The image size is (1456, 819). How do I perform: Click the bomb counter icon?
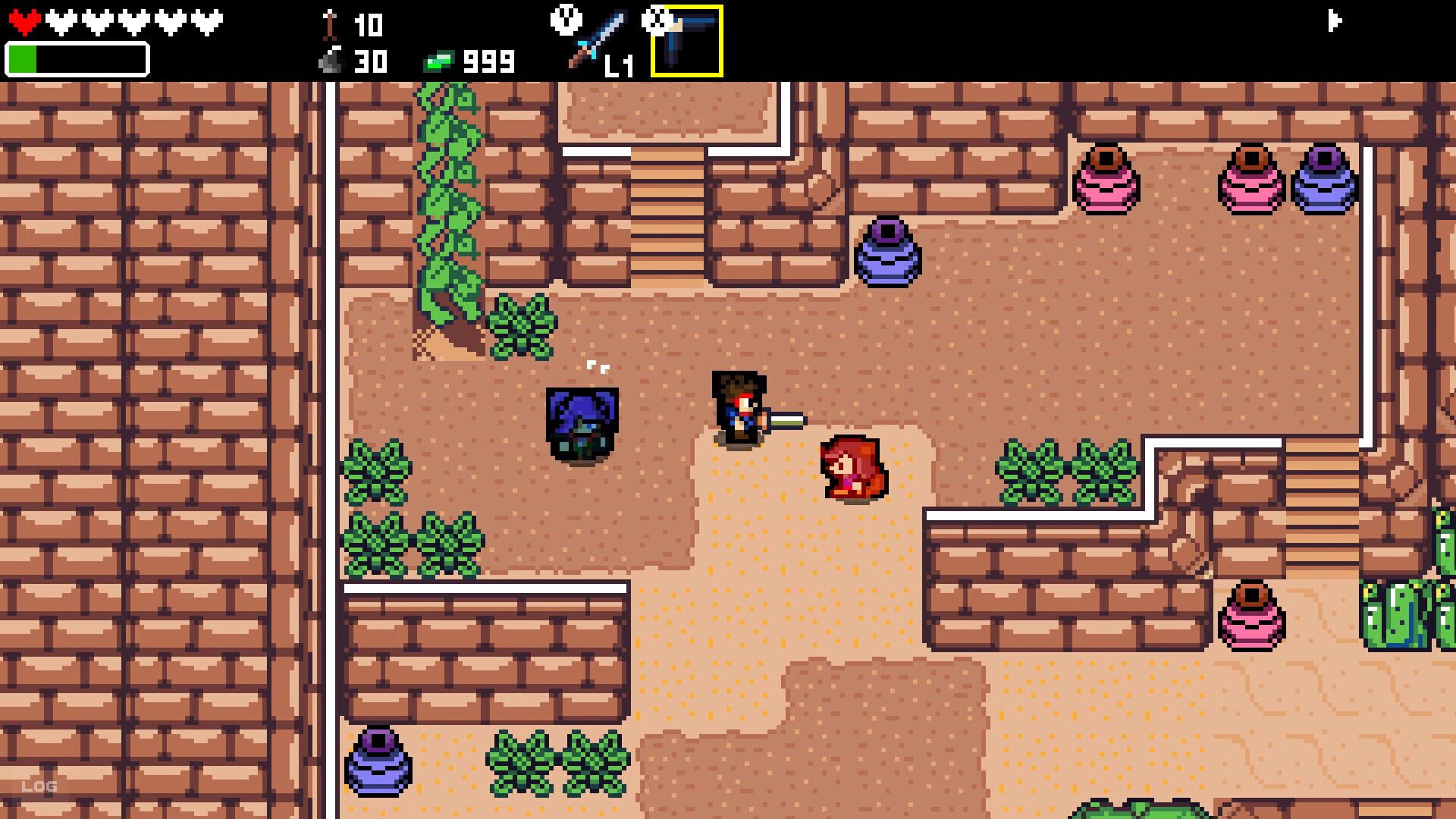tap(330, 59)
